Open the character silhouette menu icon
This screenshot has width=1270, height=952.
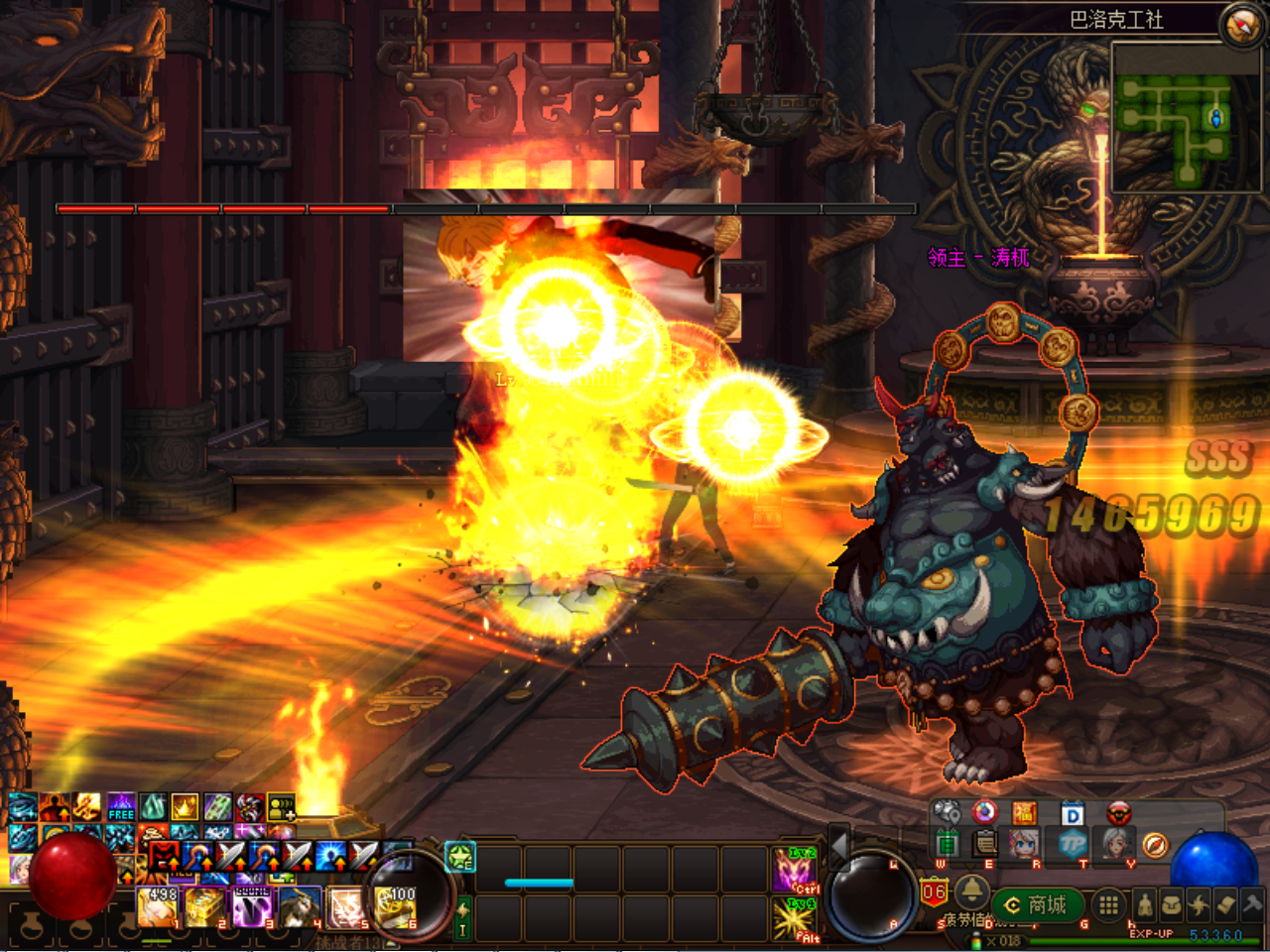[x=1144, y=904]
